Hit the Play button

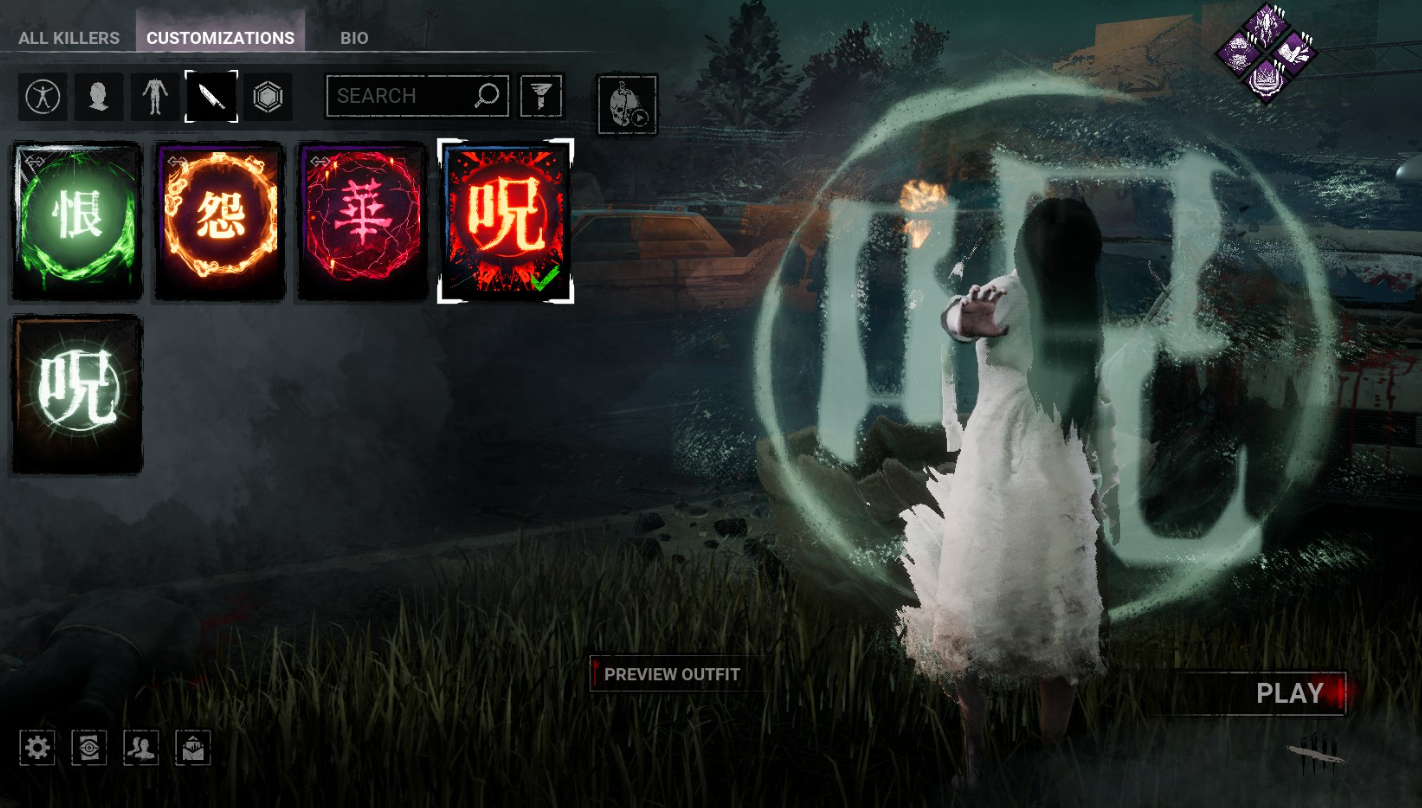[x=1289, y=693]
